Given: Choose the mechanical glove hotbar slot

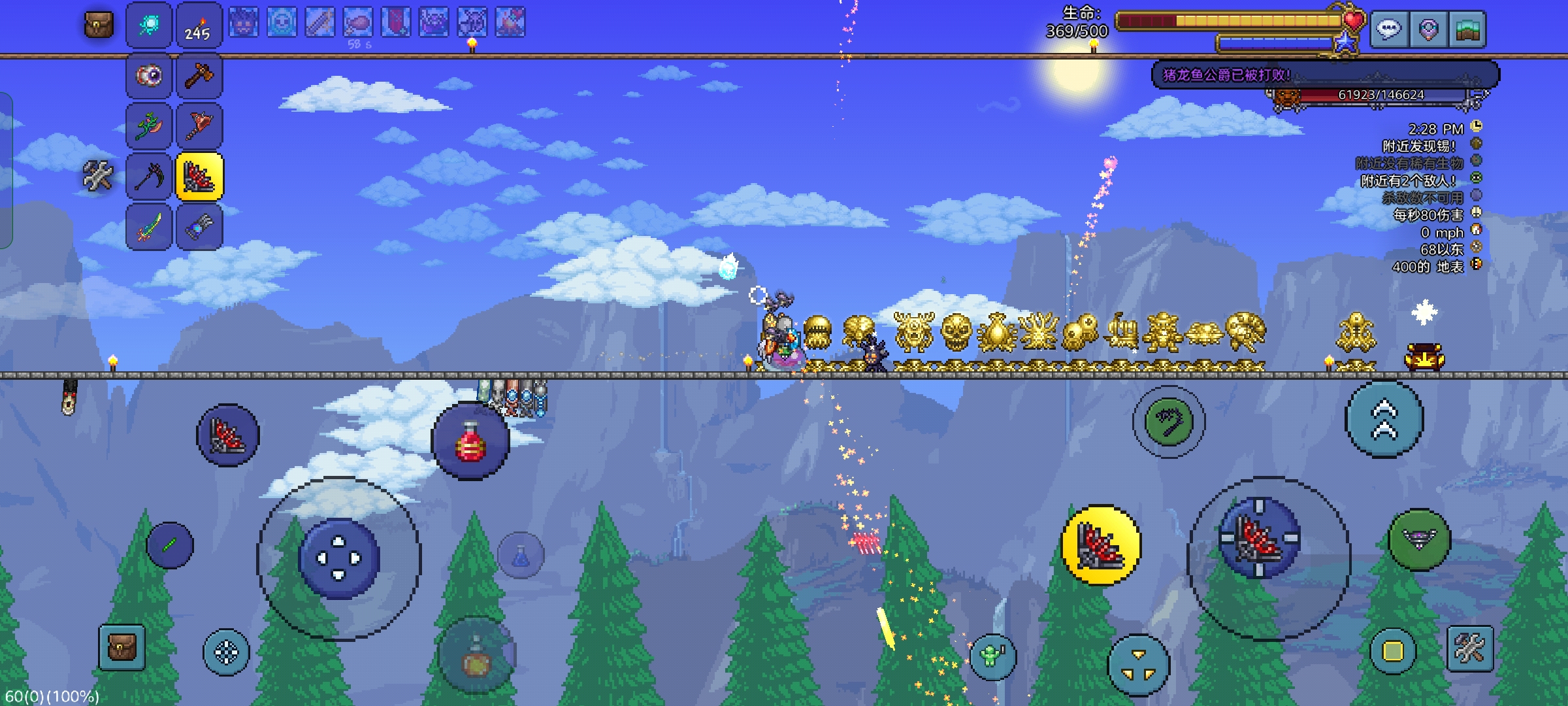Looking at the screenshot, I should click(x=199, y=227).
